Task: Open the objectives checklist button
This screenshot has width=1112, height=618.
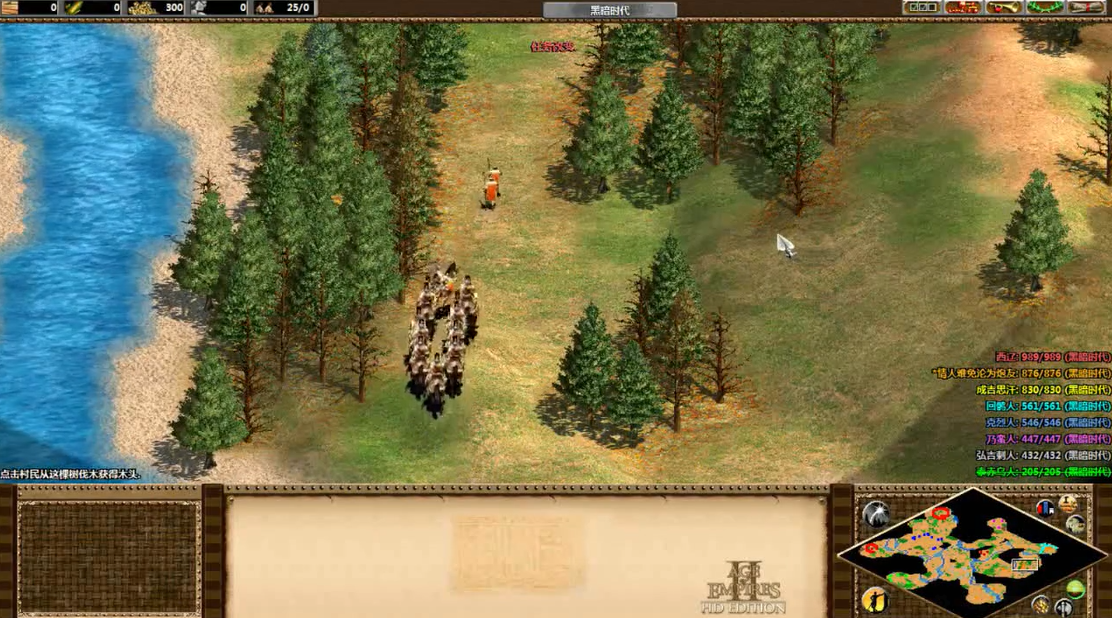Action: [x=921, y=8]
